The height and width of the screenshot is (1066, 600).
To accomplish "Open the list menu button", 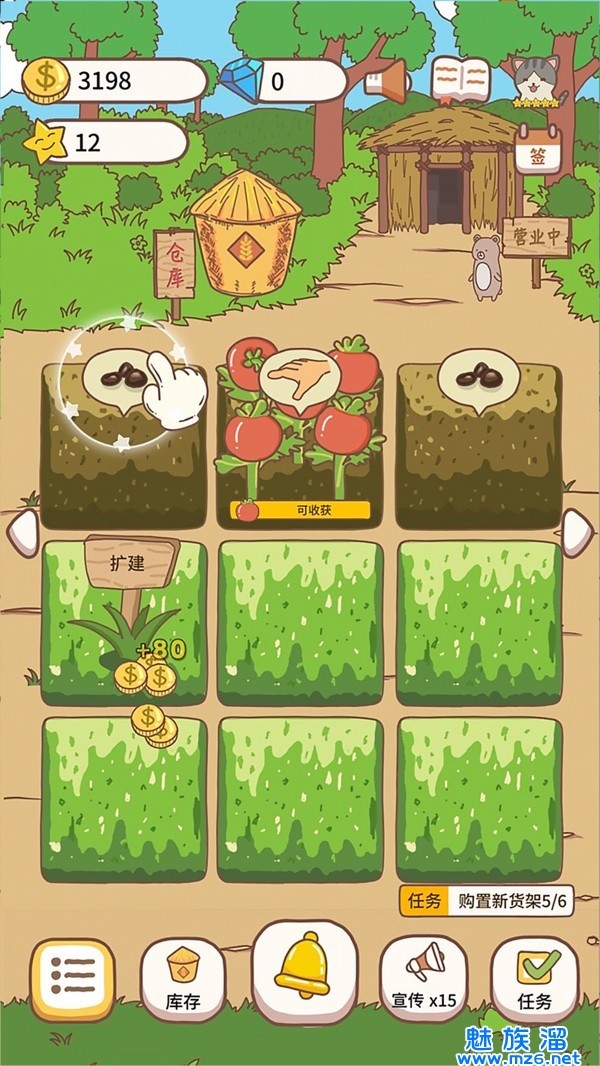I will (x=72, y=979).
